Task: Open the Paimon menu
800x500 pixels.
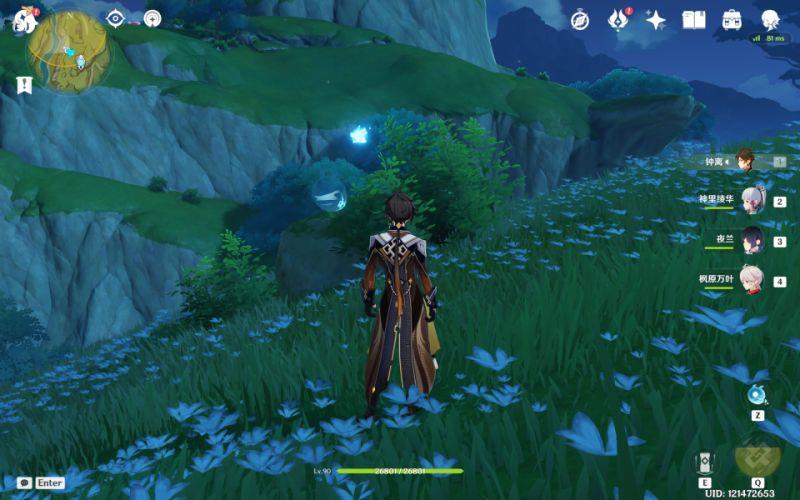Action: 24,19
